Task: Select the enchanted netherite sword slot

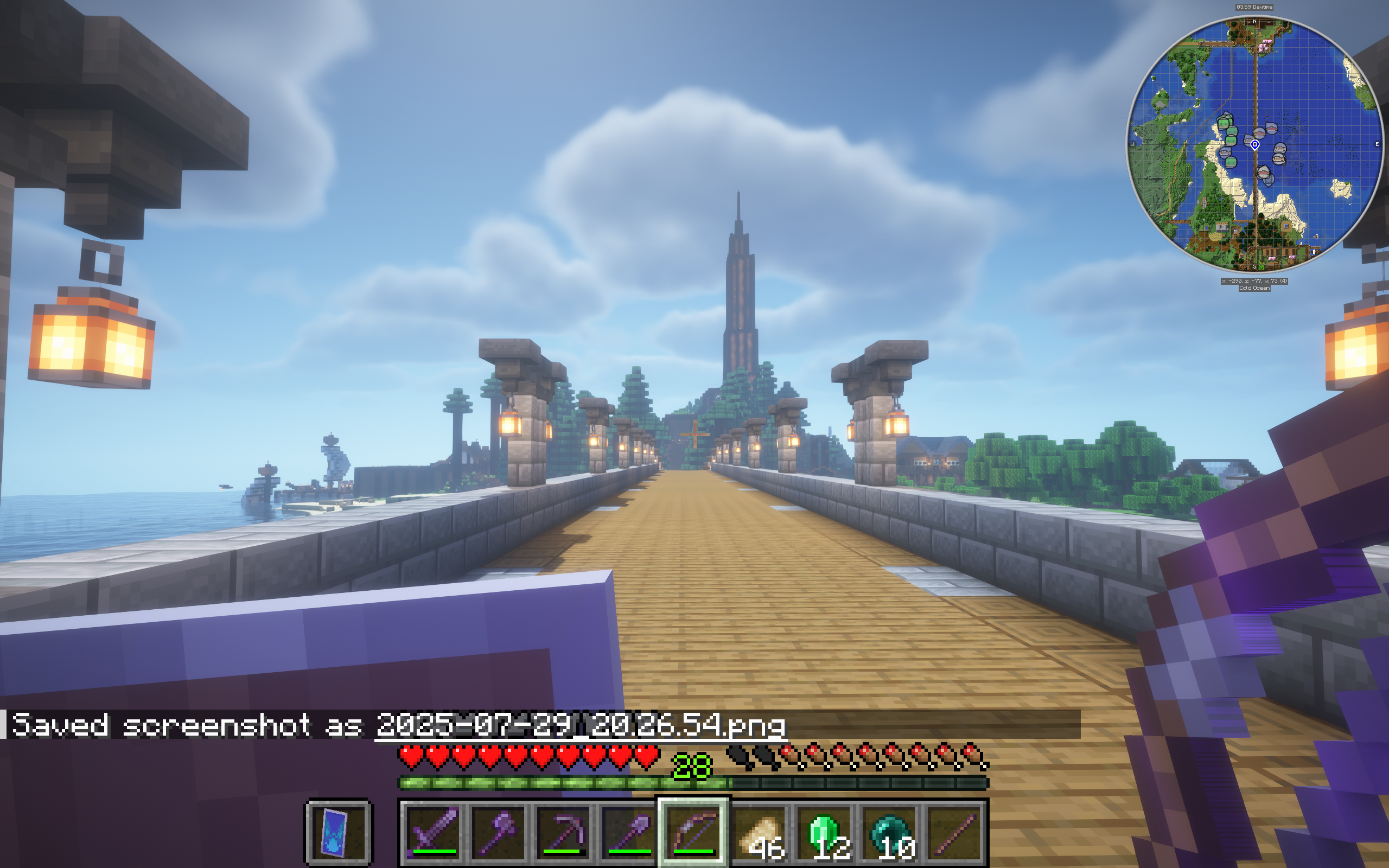Action: click(x=434, y=831)
